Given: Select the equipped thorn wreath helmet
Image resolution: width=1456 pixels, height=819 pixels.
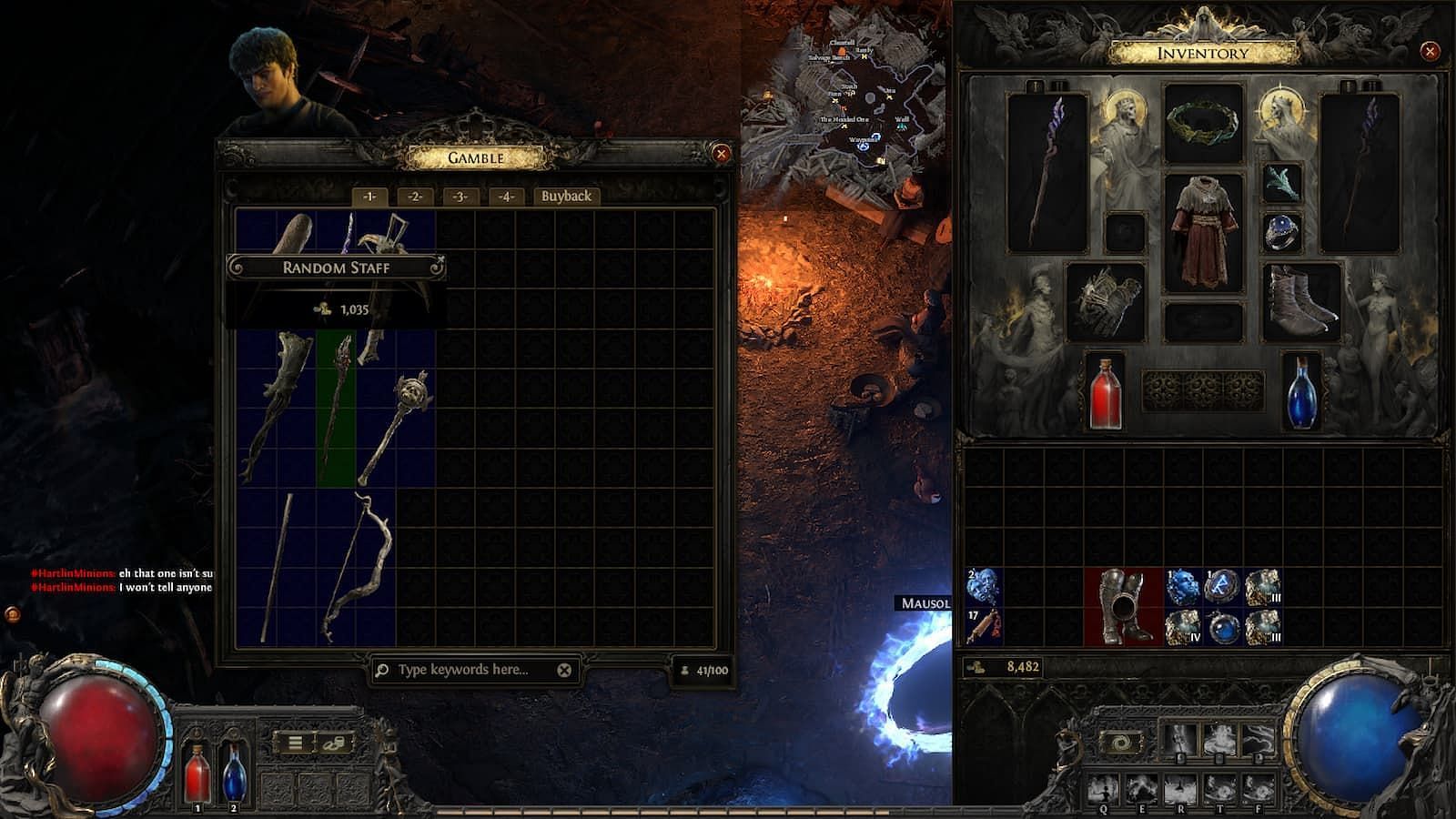Looking at the screenshot, I should coord(1203,123).
